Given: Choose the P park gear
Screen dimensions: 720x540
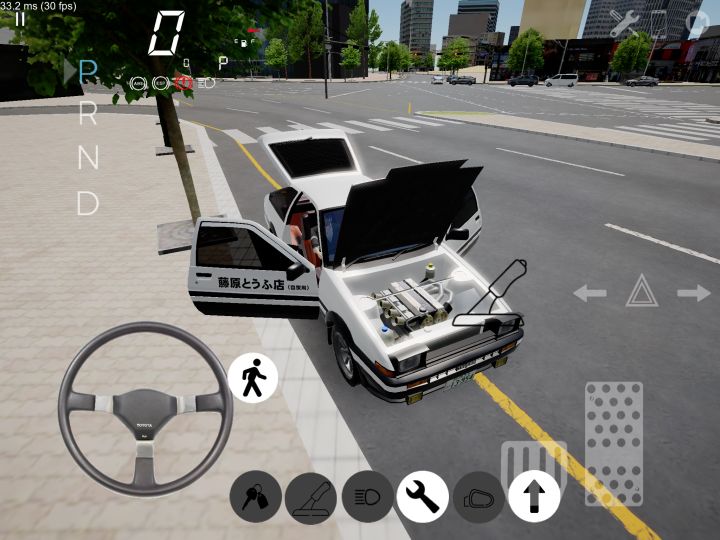Looking at the screenshot, I should coord(88,71).
